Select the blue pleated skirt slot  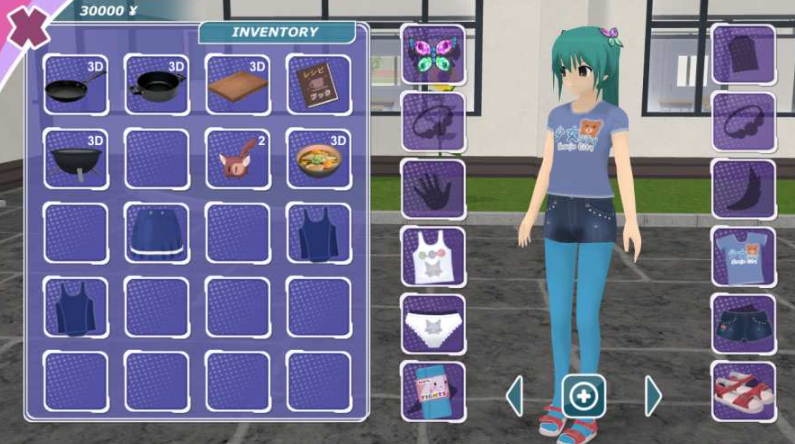pos(157,234)
